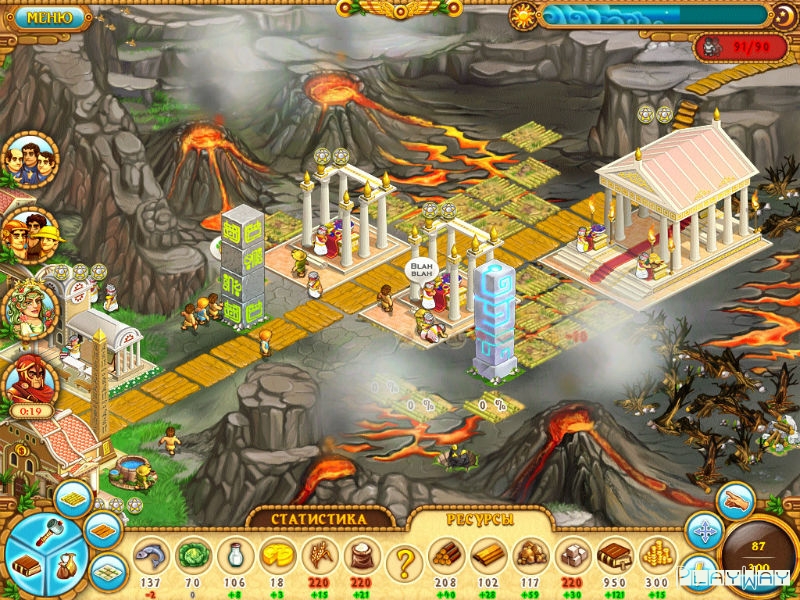The width and height of the screenshot is (800, 600).
Task: Open the brown book section
Action: (x=26, y=565)
